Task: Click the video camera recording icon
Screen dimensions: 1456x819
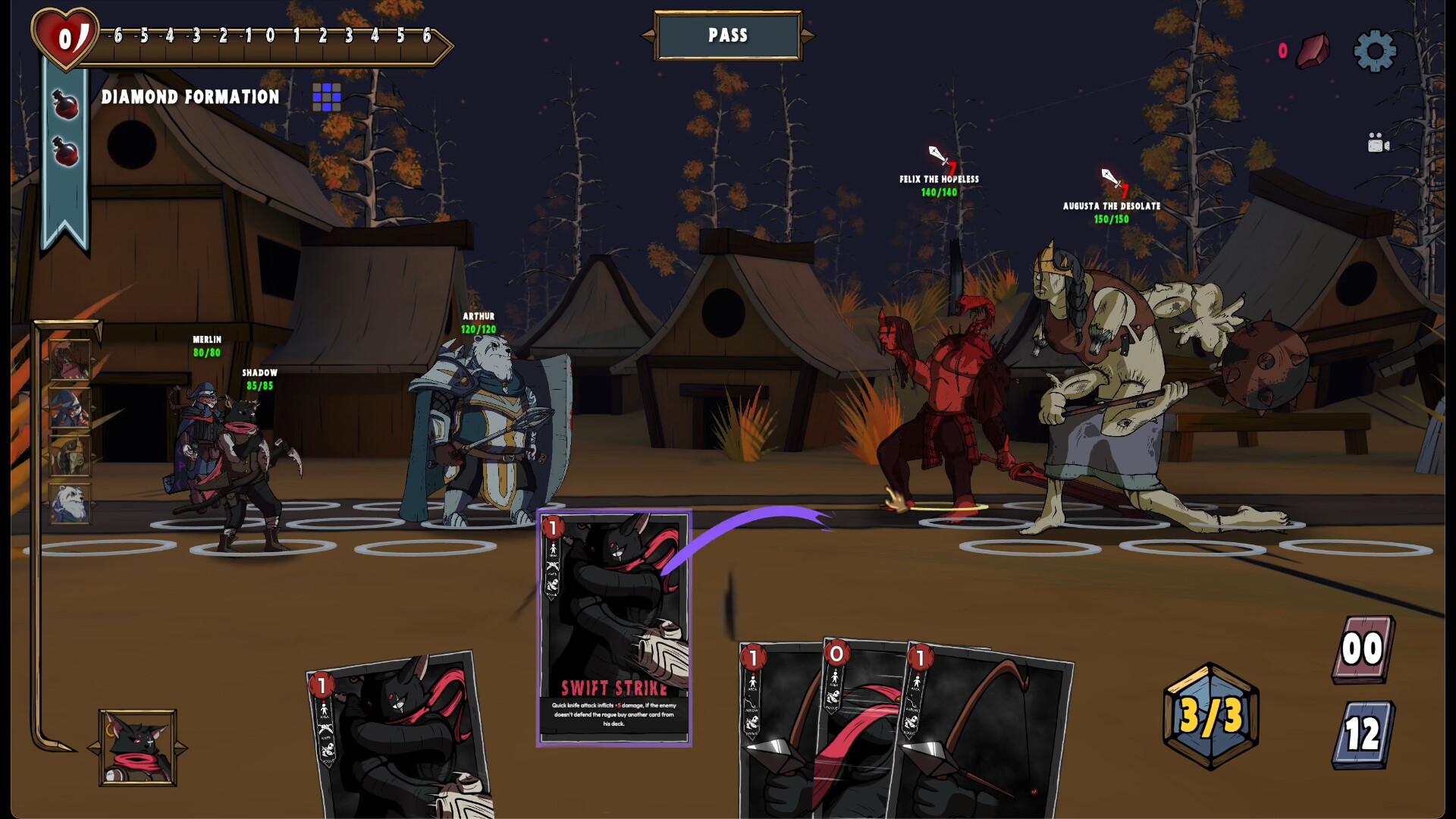Action: [1377, 142]
